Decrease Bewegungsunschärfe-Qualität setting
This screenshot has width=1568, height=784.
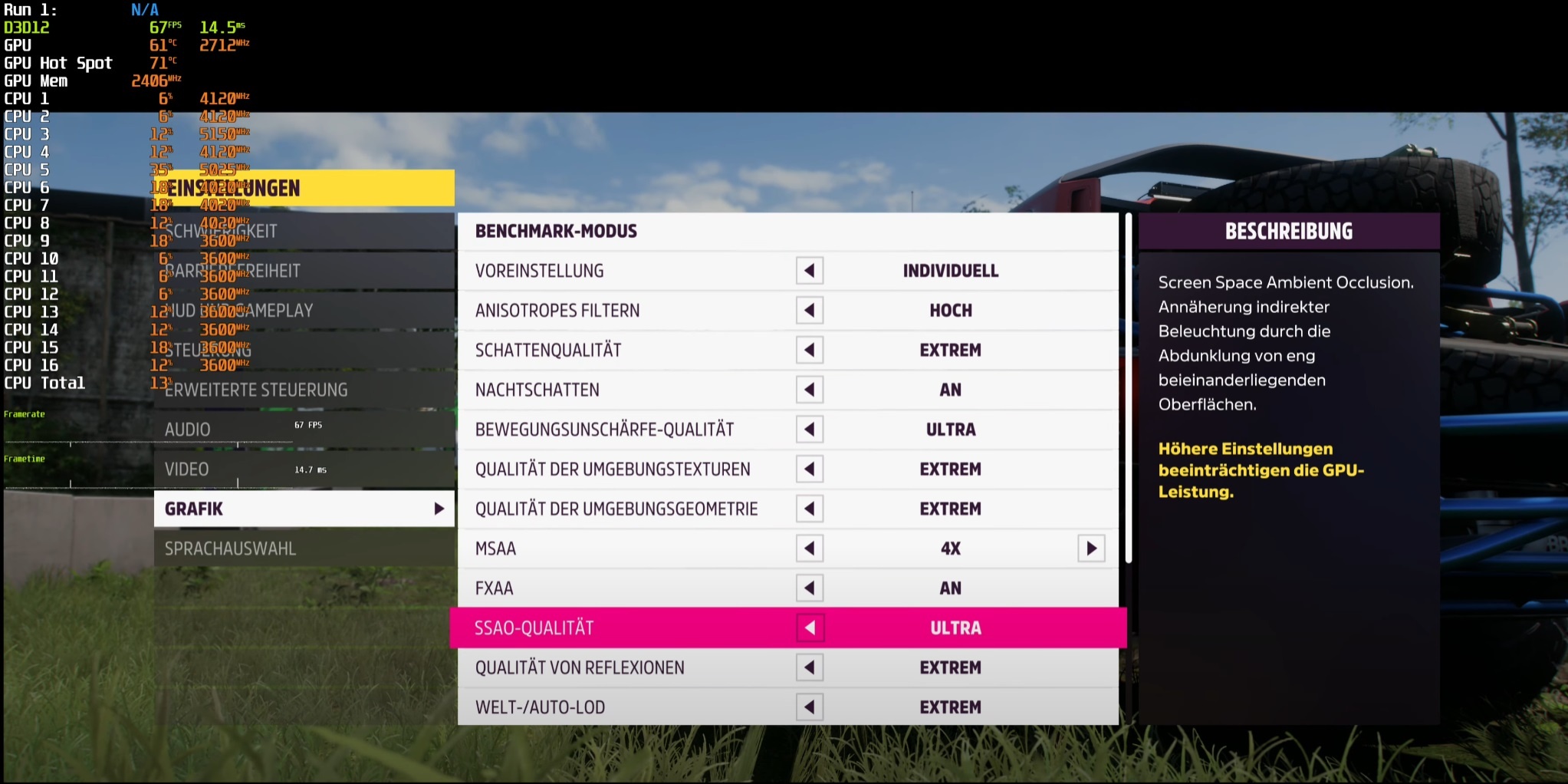click(x=810, y=430)
